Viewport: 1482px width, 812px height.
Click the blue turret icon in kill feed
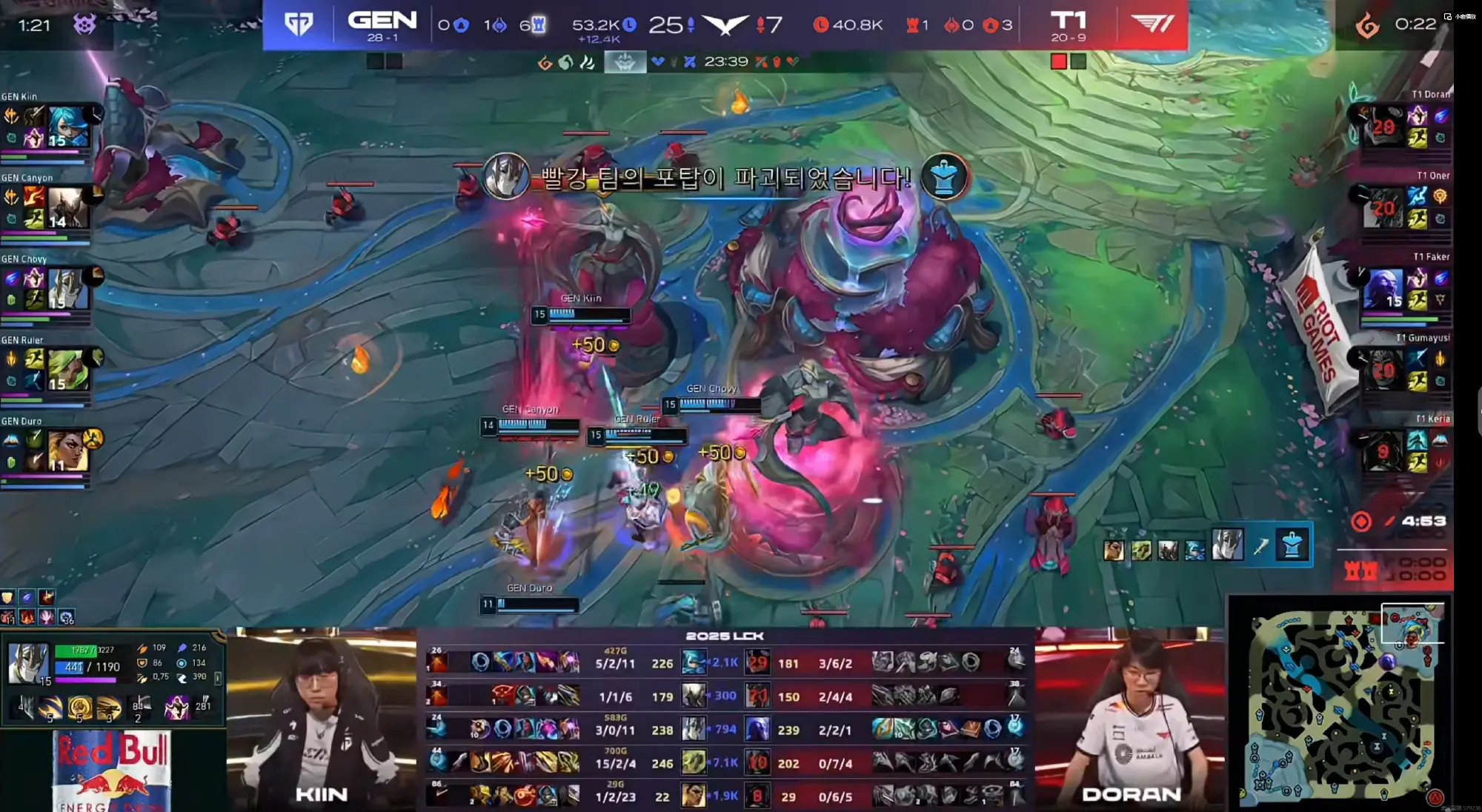1292,547
